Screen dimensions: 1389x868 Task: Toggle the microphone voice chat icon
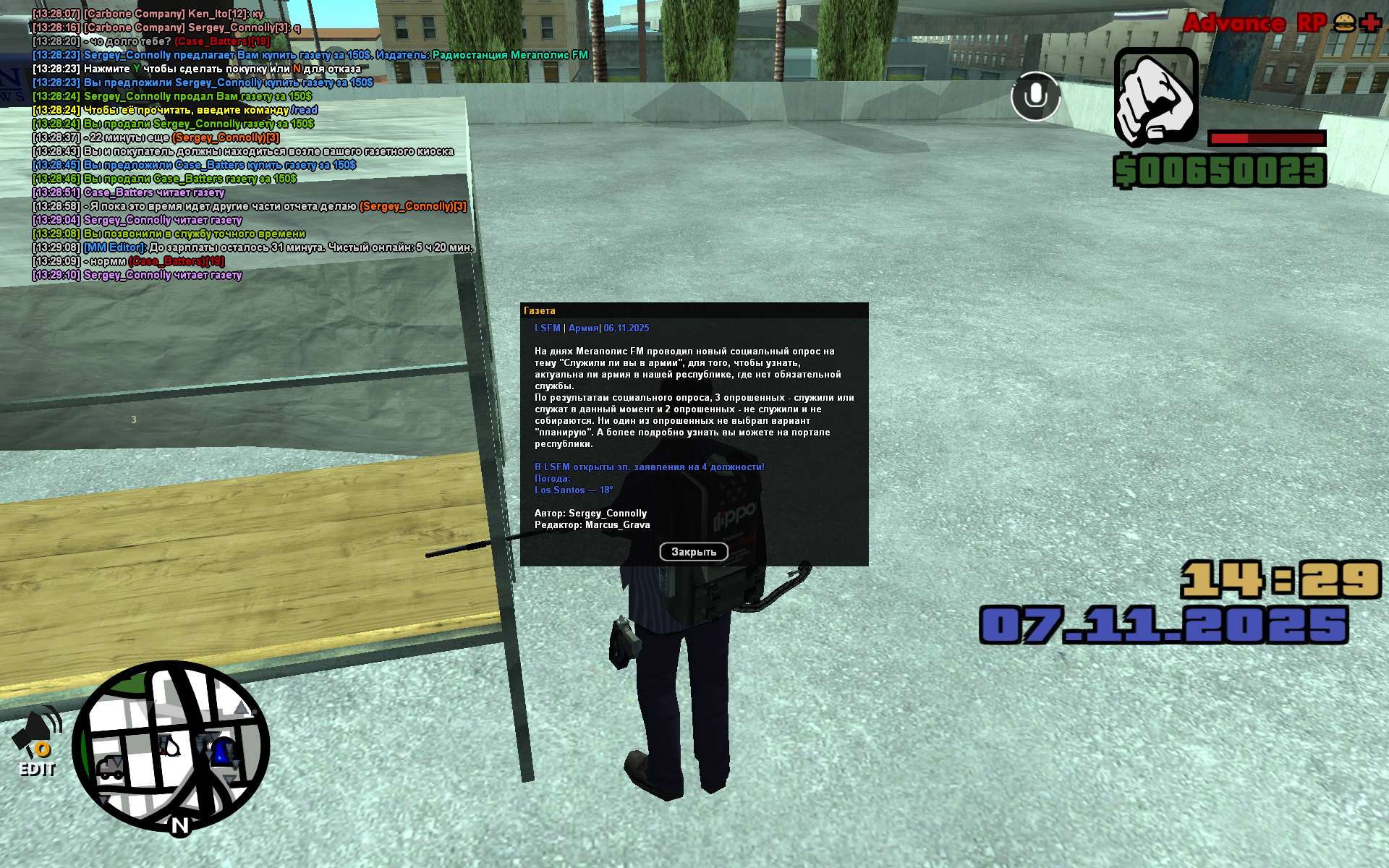coord(1035,97)
